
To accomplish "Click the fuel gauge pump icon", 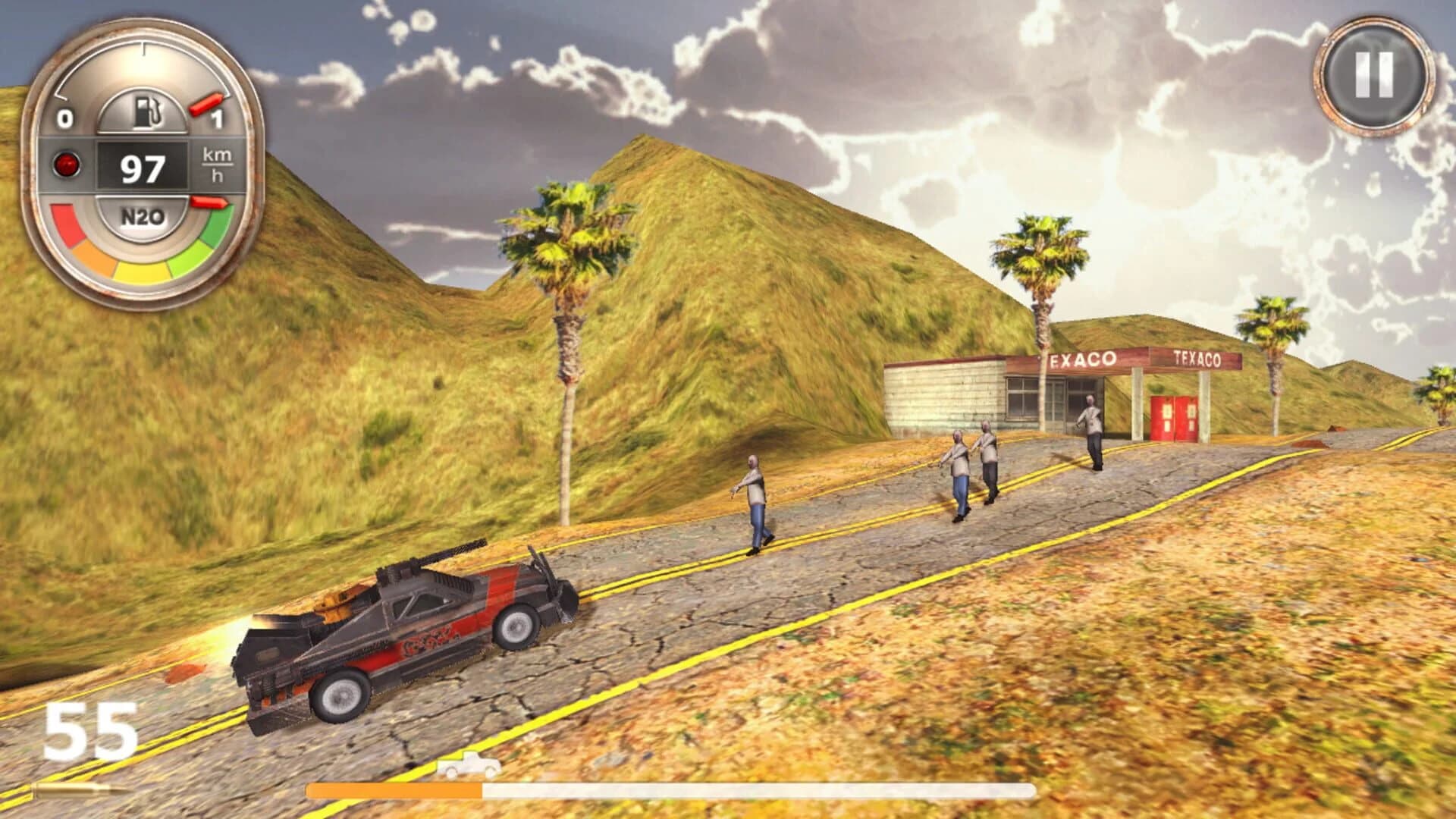I will pos(149,112).
